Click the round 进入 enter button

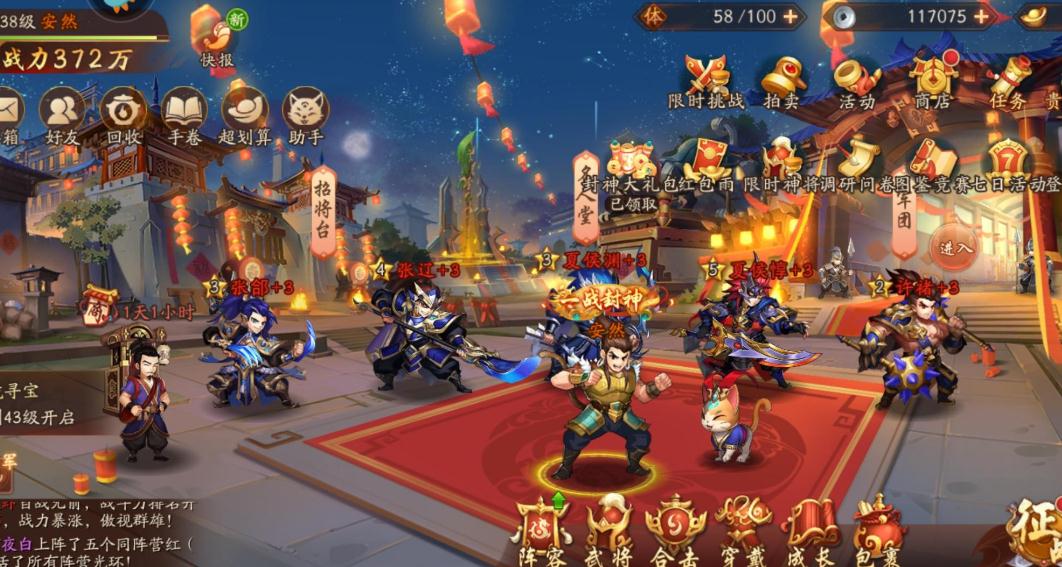point(955,247)
